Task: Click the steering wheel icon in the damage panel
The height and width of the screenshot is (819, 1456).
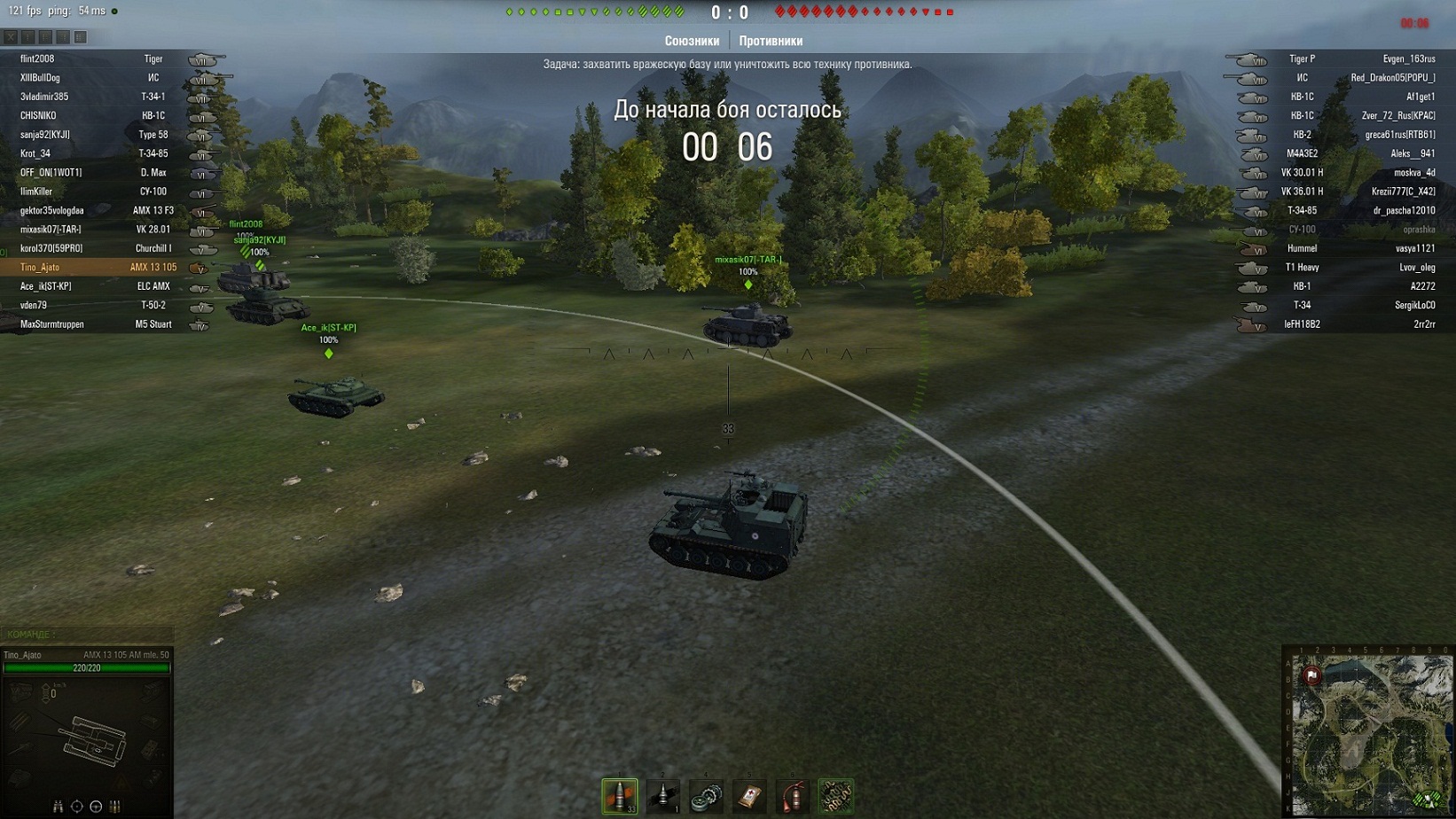Action: click(x=96, y=807)
